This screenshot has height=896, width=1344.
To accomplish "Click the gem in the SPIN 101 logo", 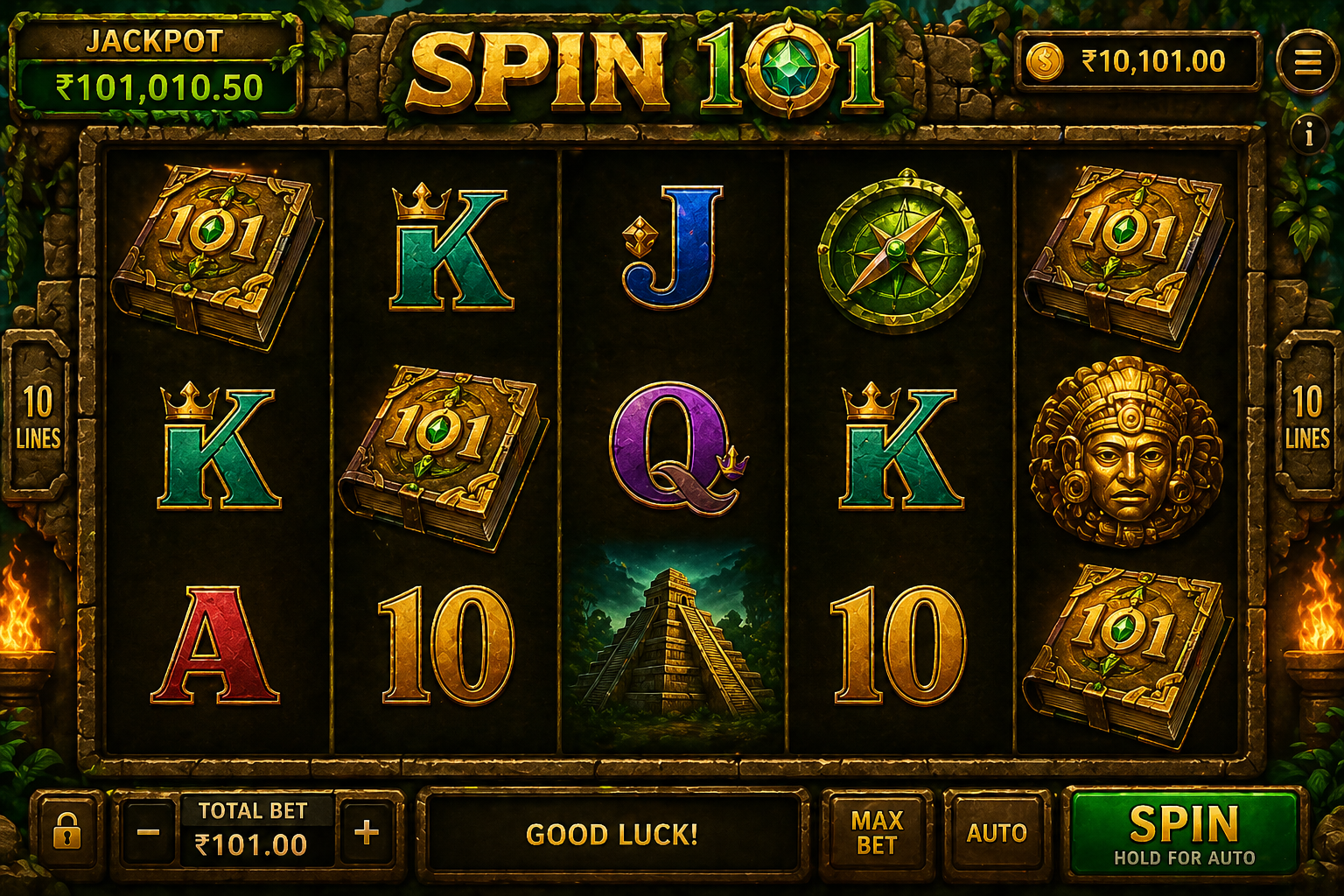I will pos(789,66).
